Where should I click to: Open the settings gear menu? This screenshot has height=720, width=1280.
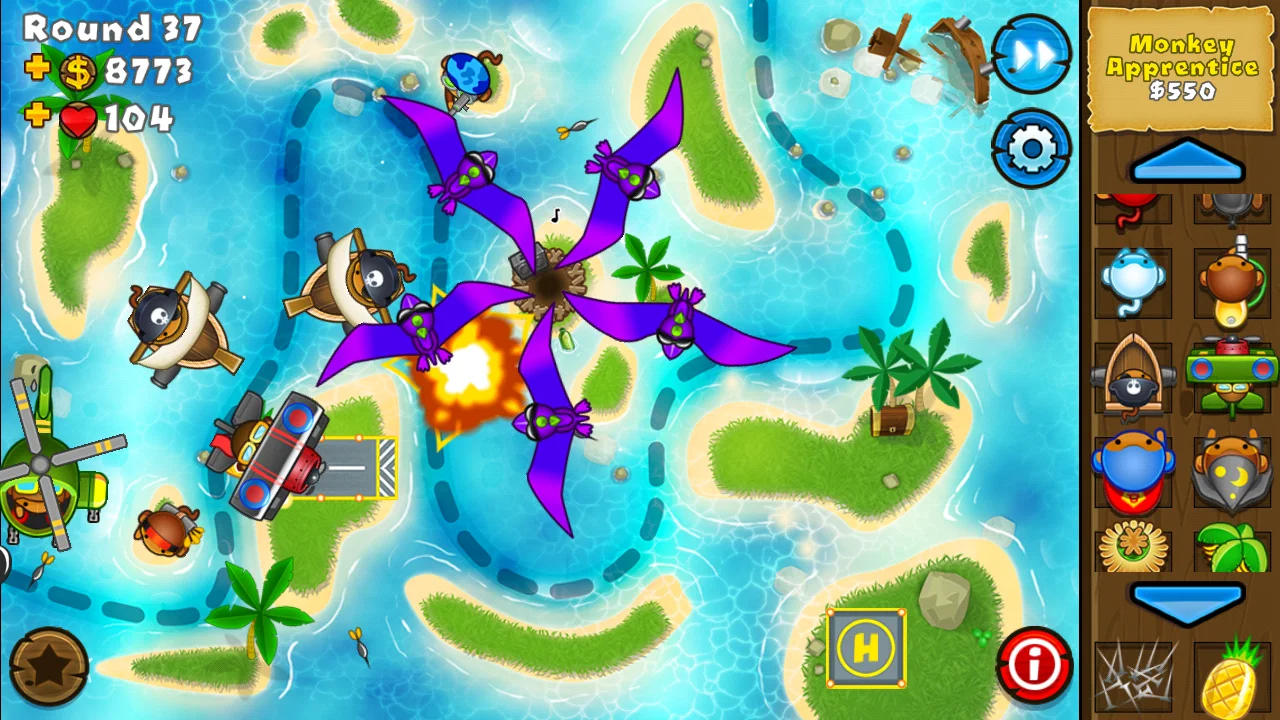1031,148
